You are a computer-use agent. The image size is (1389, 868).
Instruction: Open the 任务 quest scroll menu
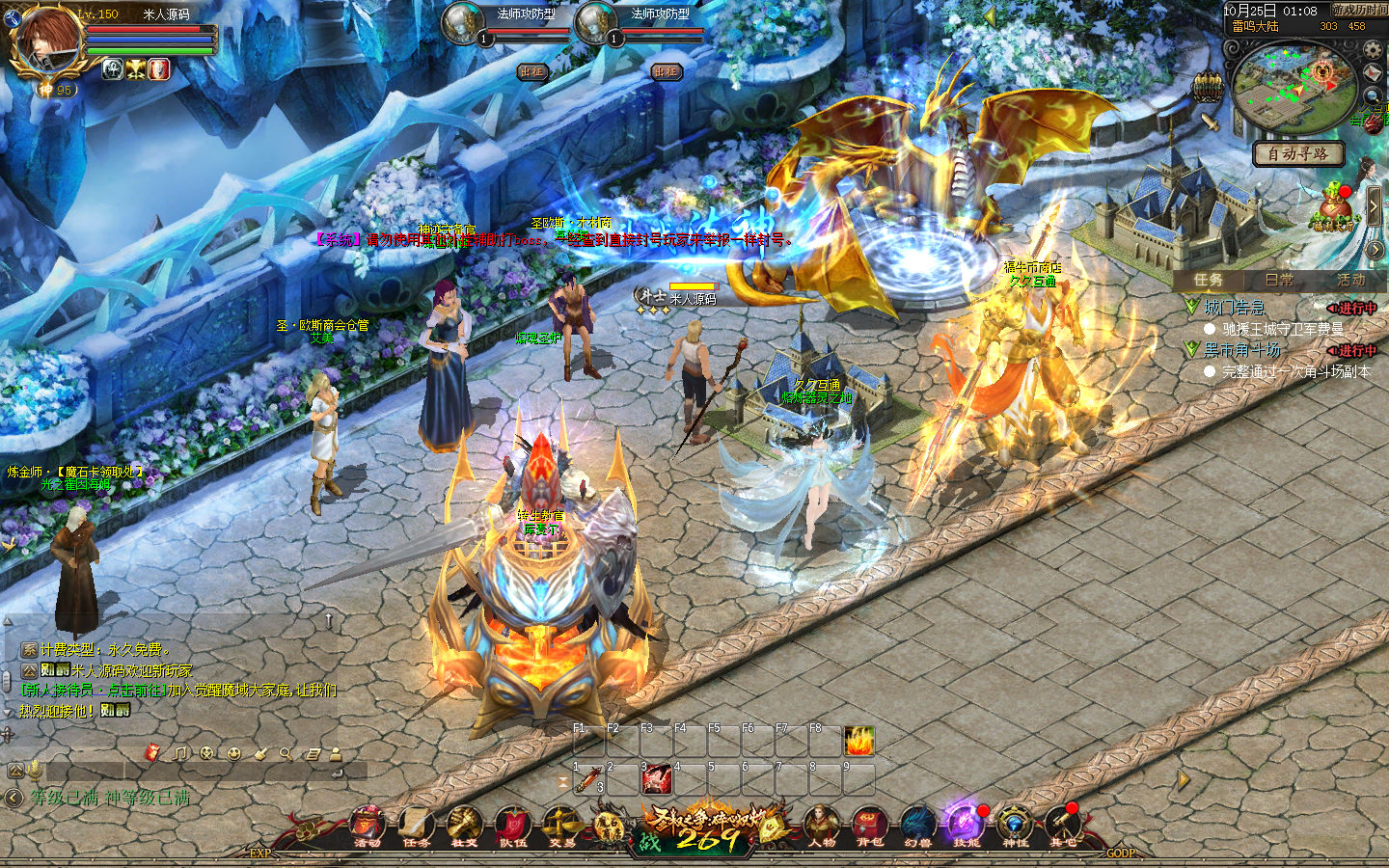416,825
